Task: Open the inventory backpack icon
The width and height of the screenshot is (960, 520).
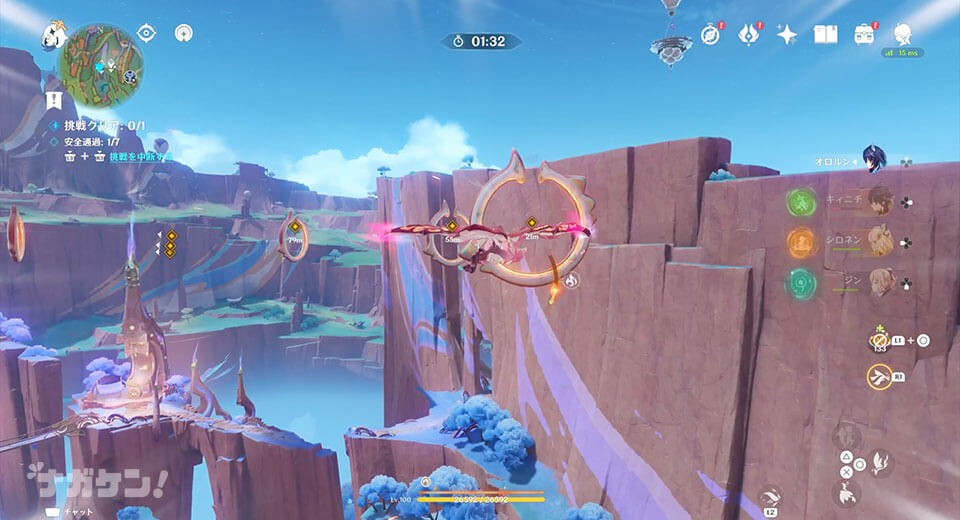Action: [864, 35]
